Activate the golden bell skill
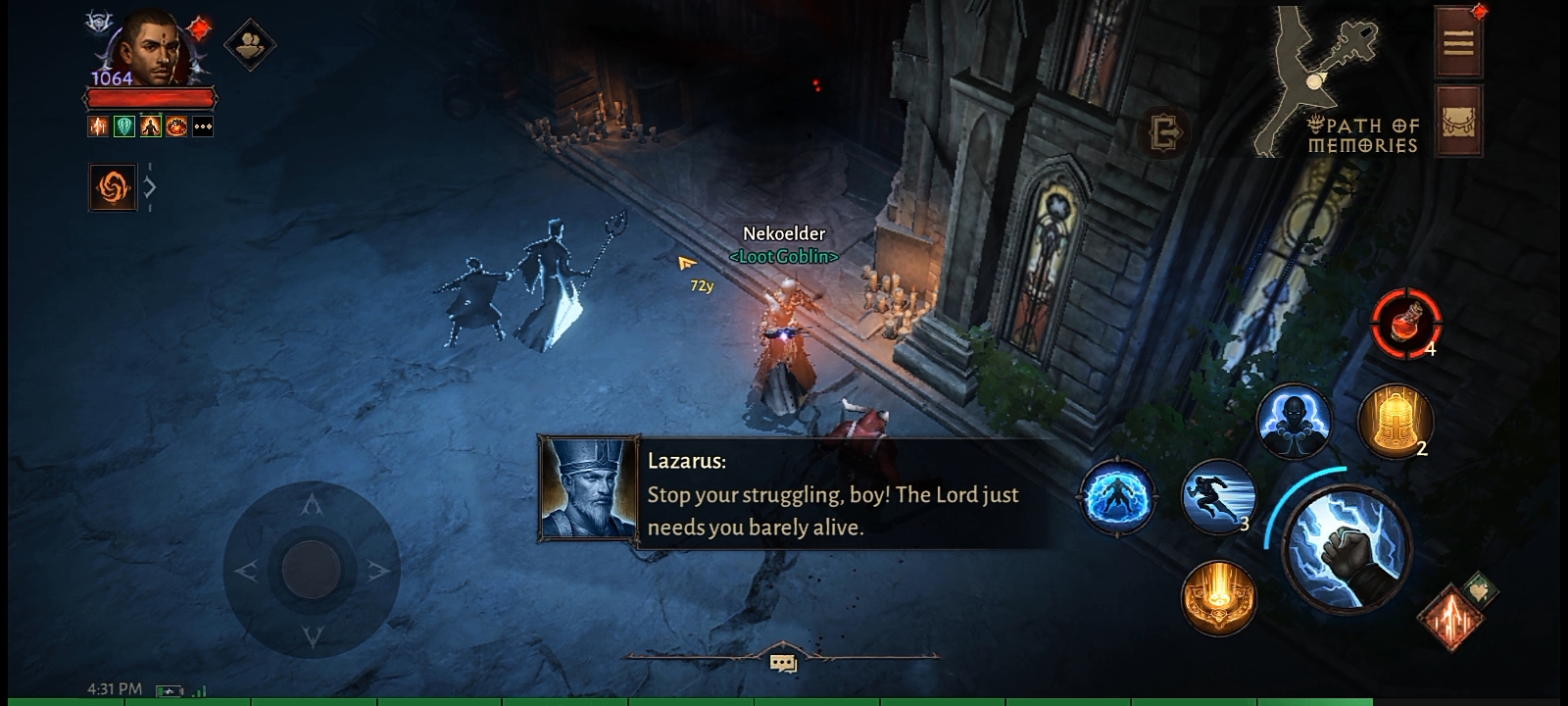The image size is (1568, 706). [1394, 422]
